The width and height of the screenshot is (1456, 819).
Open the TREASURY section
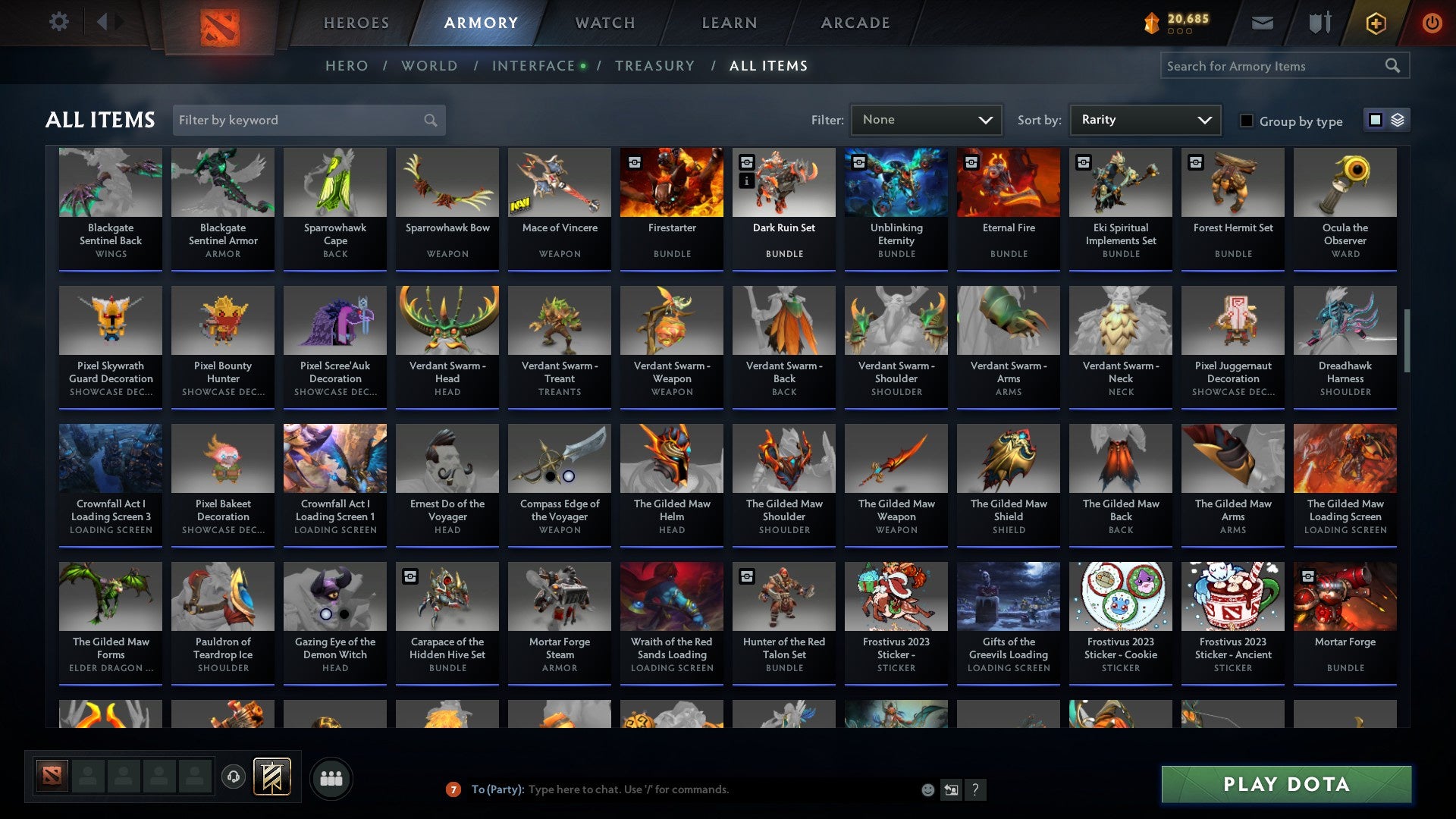(x=655, y=66)
